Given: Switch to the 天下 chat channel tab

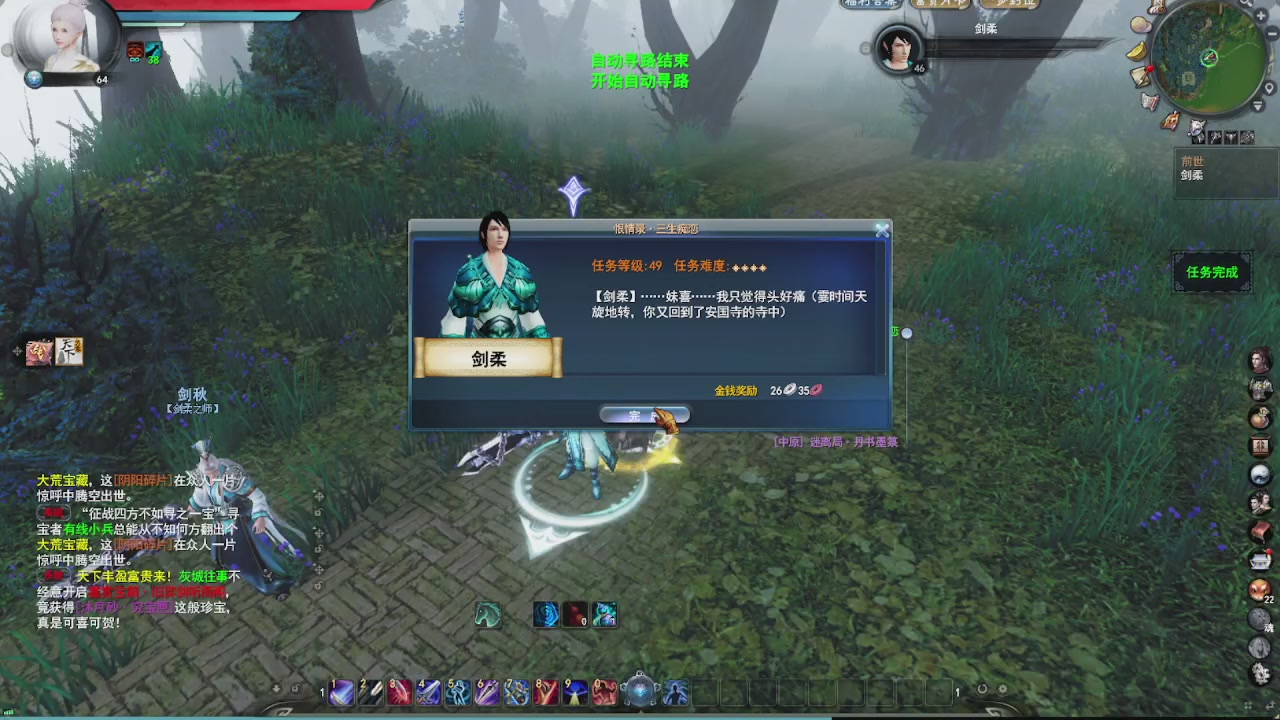Looking at the screenshot, I should tap(68, 352).
